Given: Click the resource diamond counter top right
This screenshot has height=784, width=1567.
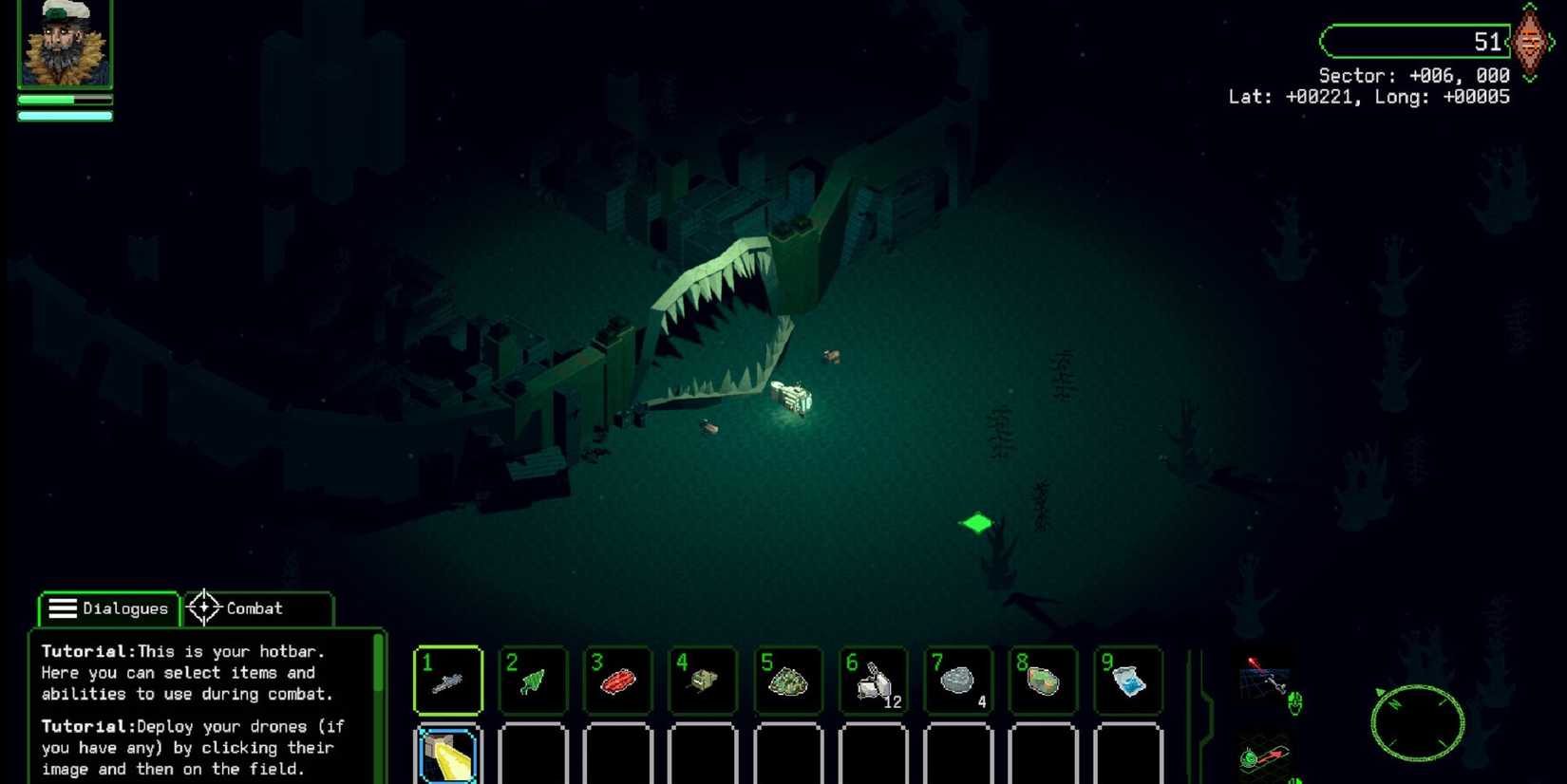Looking at the screenshot, I should 1530,42.
